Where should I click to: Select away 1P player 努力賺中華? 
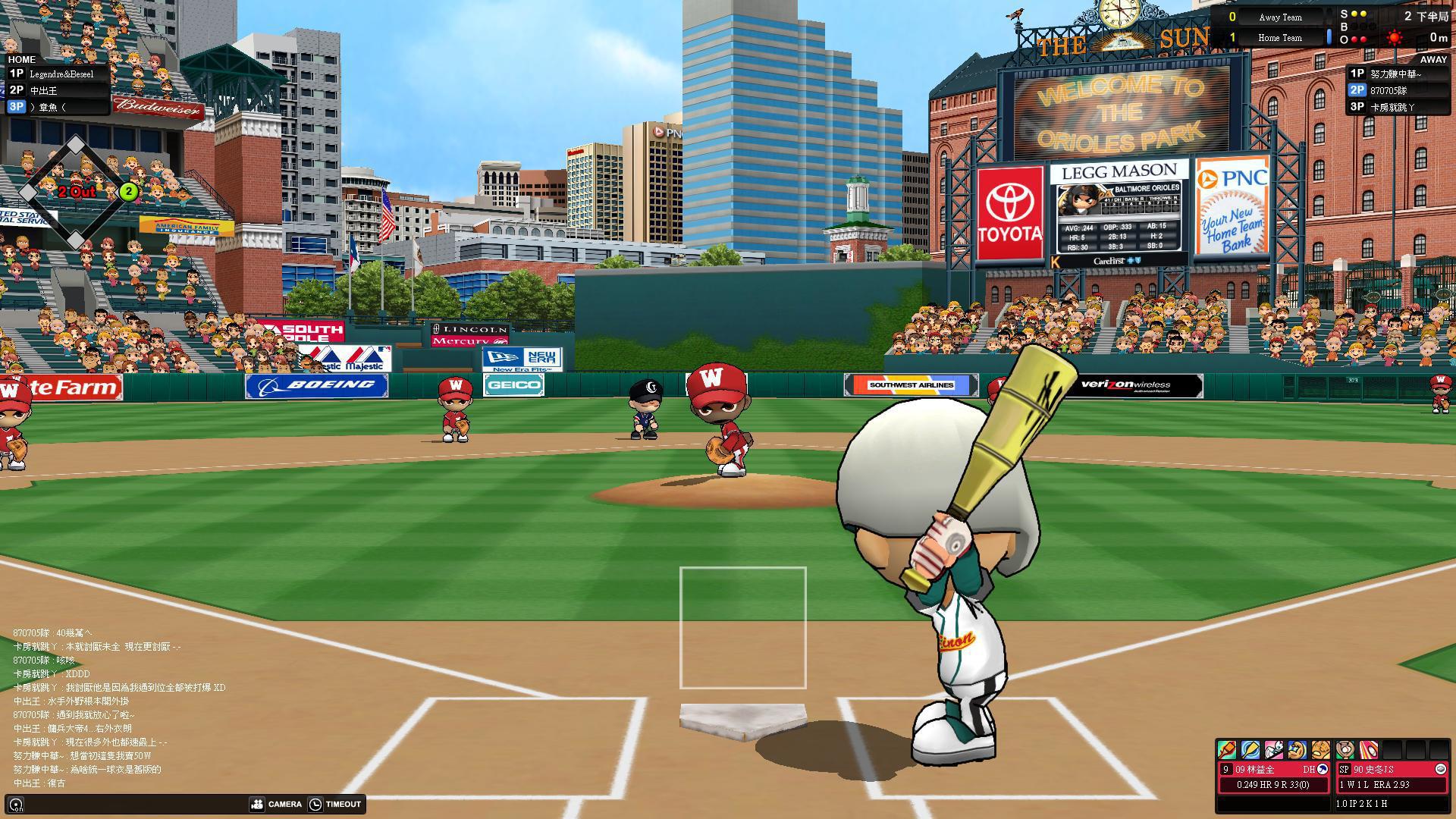[x=1398, y=74]
